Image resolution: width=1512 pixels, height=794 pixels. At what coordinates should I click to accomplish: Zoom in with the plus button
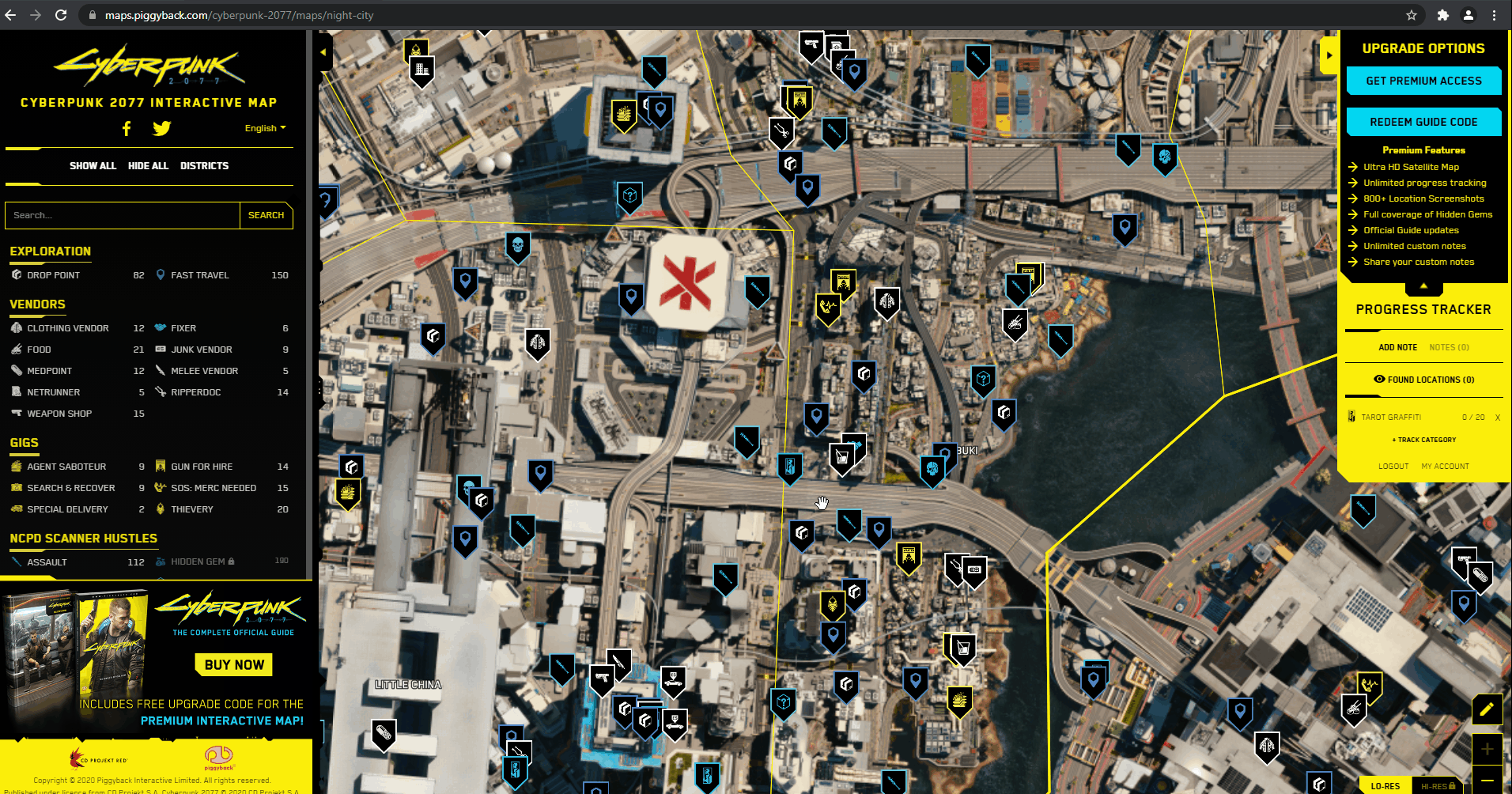coord(1487,749)
